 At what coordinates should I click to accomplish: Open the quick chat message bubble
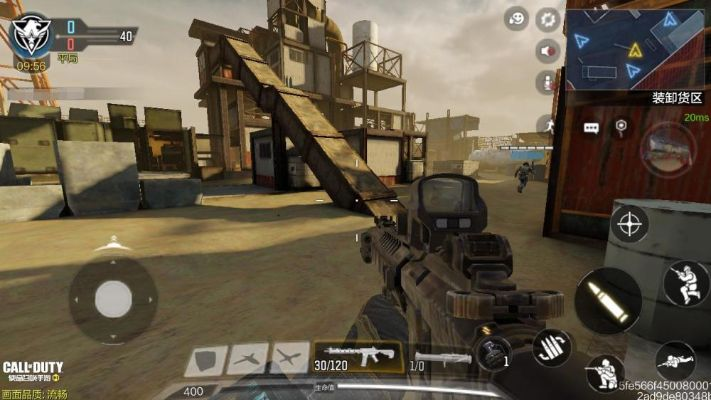point(591,128)
